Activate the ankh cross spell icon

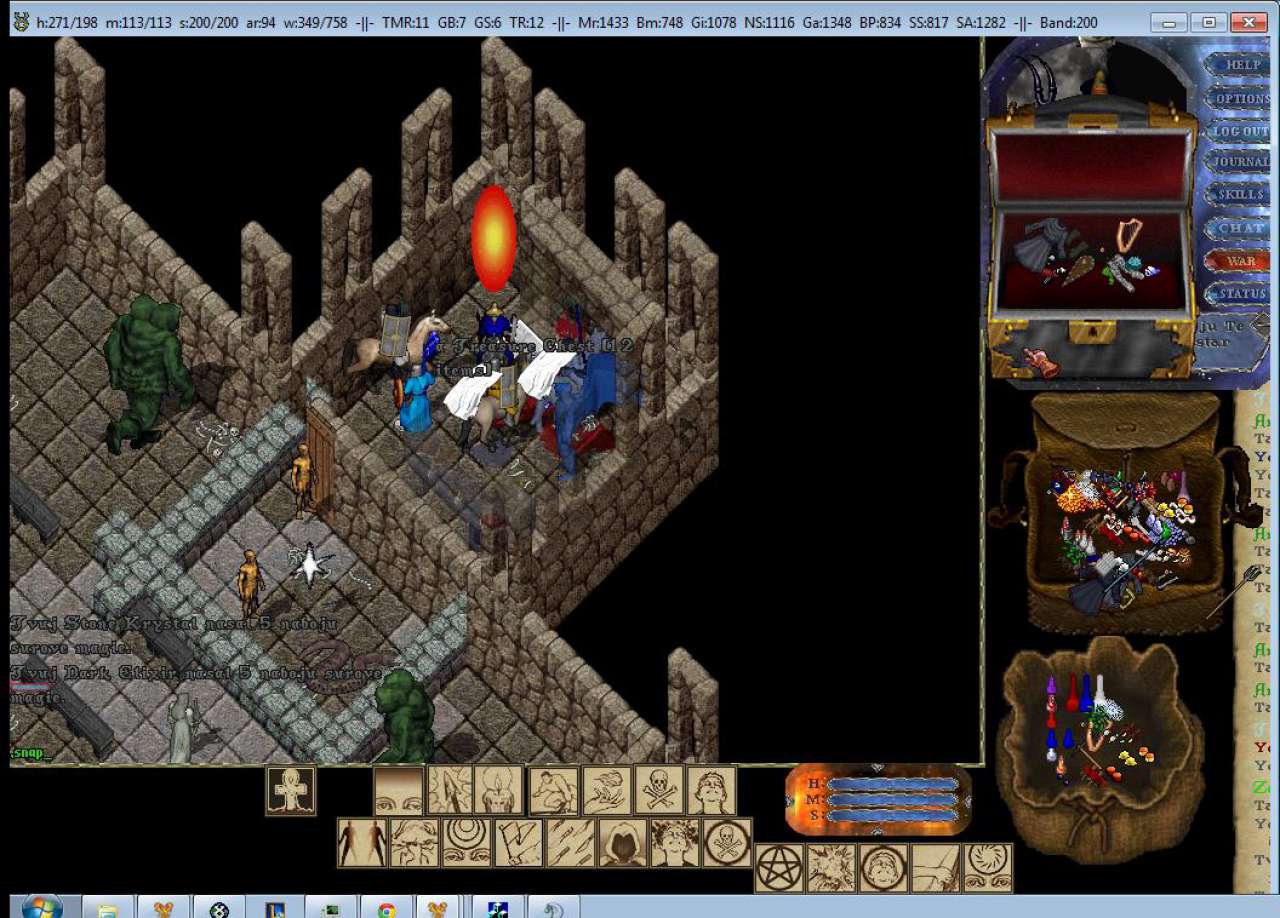[x=291, y=791]
